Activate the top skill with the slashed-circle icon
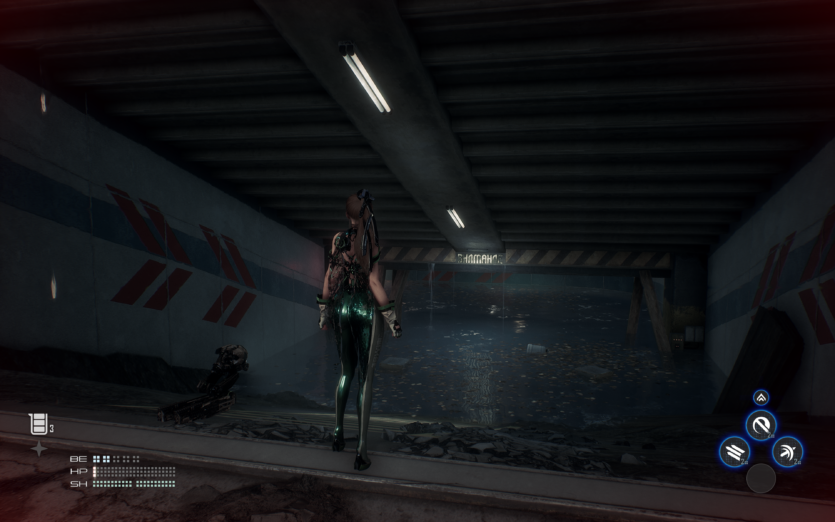 761,426
